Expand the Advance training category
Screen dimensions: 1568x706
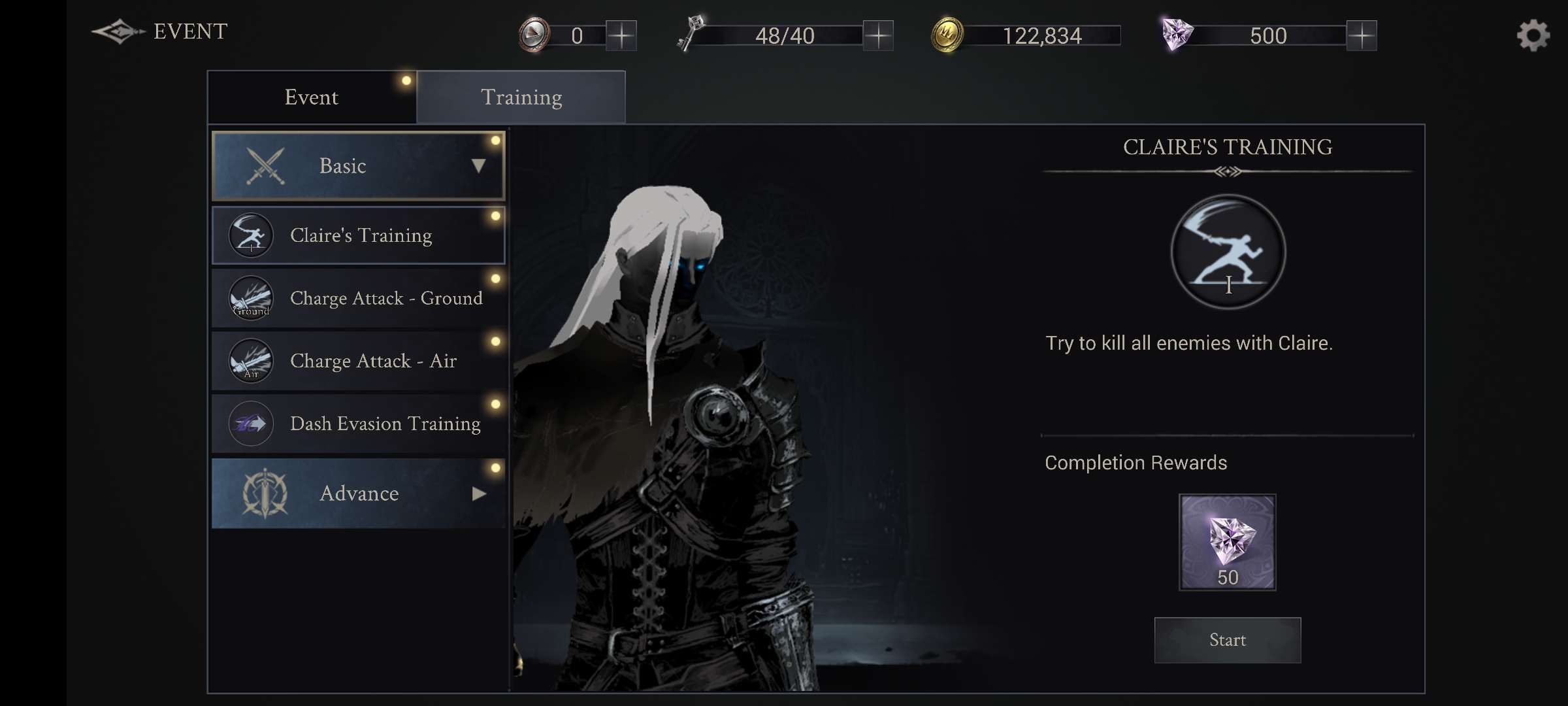pyautogui.click(x=358, y=494)
